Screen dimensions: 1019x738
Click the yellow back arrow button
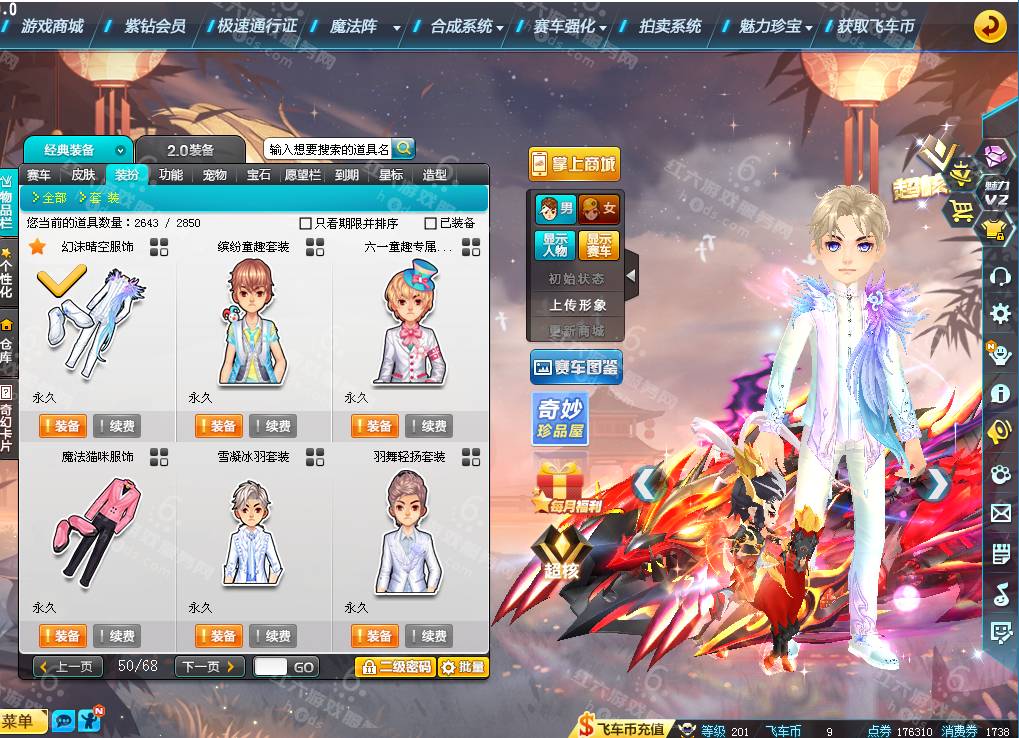pos(990,26)
